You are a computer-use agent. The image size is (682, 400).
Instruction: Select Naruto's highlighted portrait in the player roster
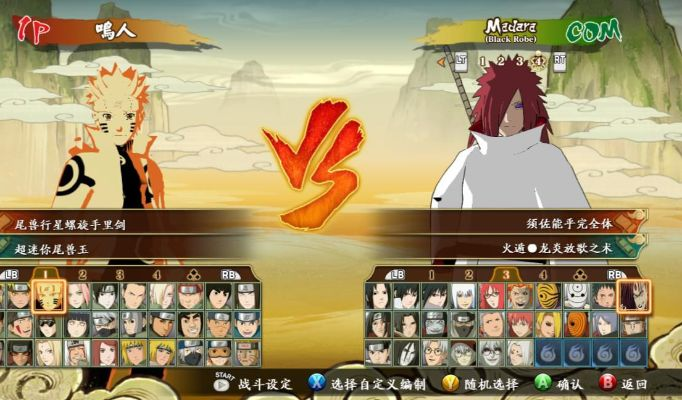pyautogui.click(x=47, y=295)
